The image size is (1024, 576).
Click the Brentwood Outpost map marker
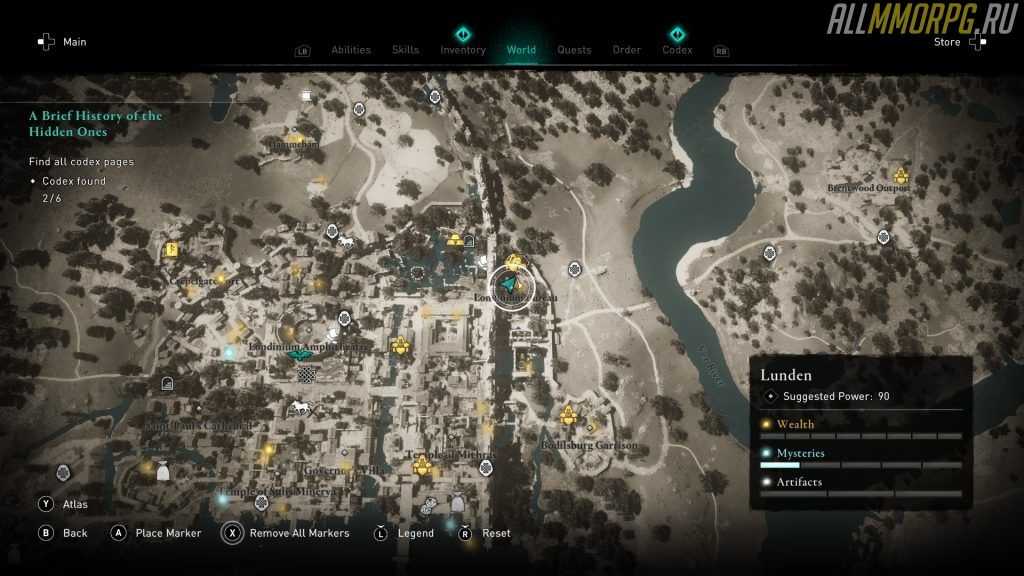[x=900, y=176]
